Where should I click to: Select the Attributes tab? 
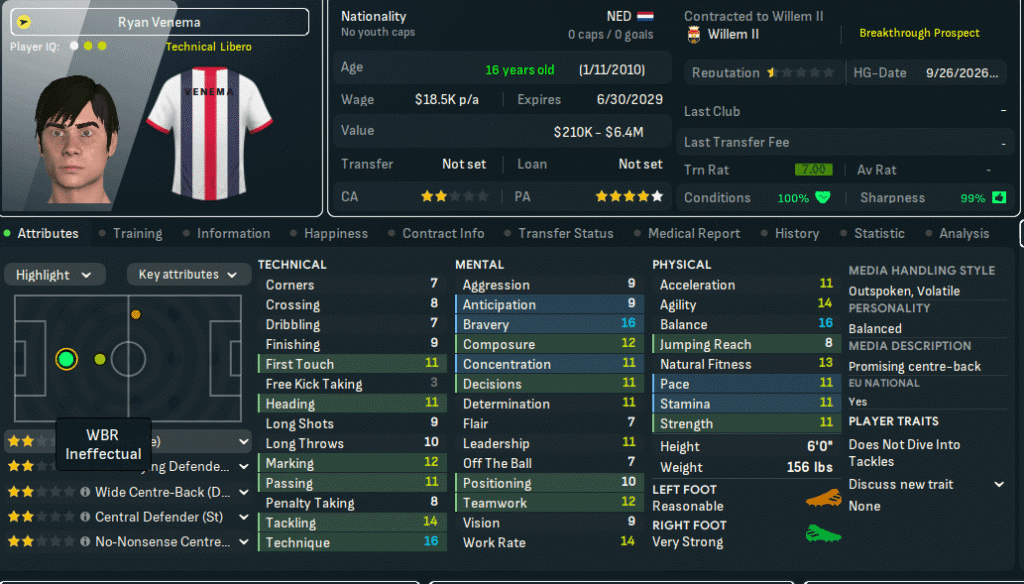47,233
